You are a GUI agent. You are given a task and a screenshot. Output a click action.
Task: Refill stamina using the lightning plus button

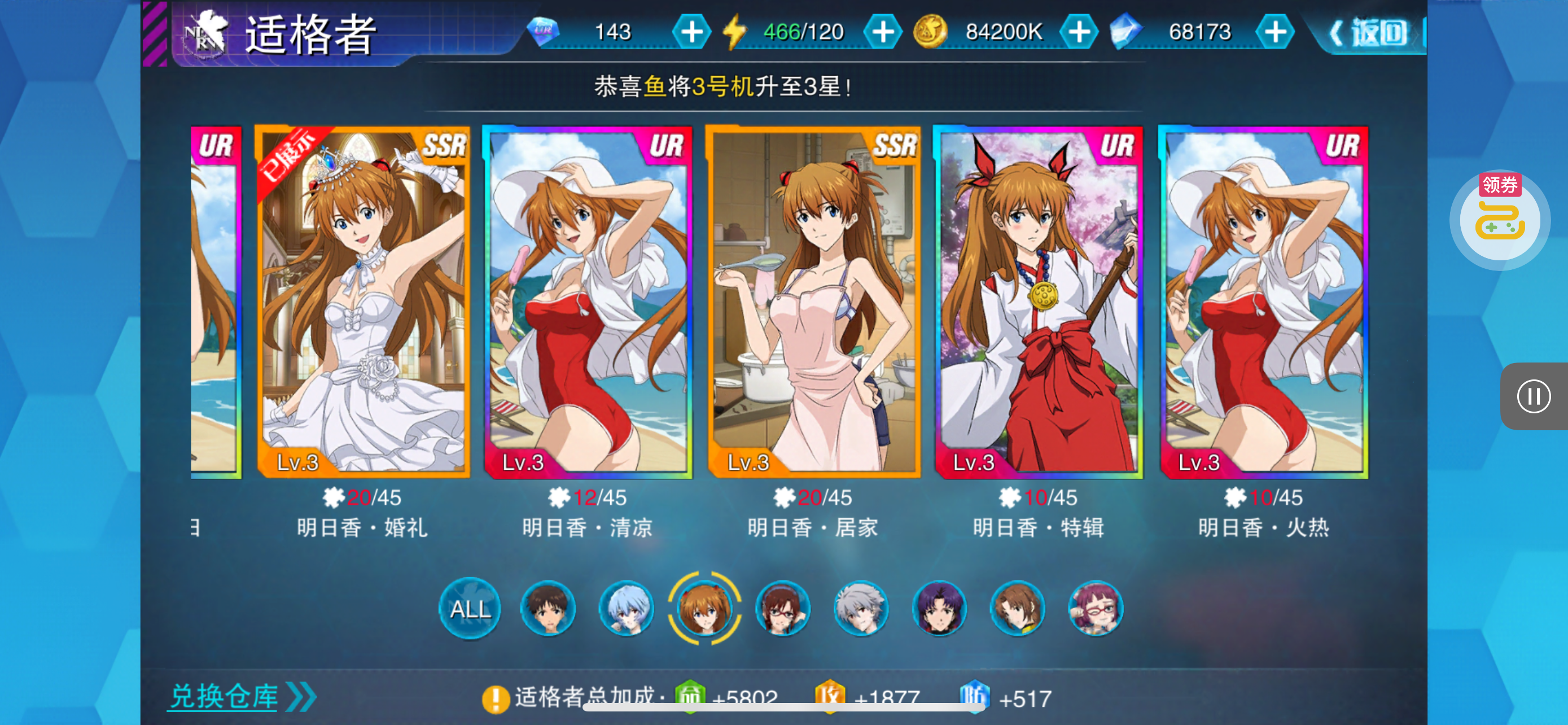pyautogui.click(x=883, y=32)
